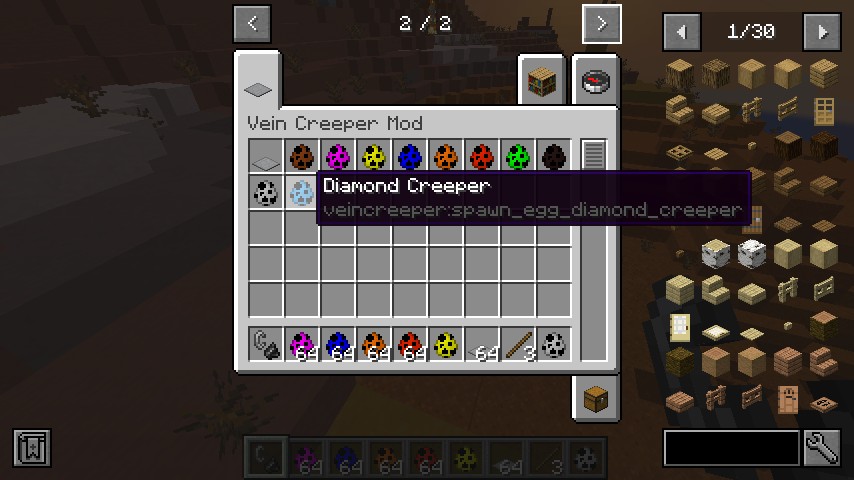Image resolution: width=854 pixels, height=480 pixels.
Task: Choose the magenta egg stack in hotbar row
Action: [x=301, y=344]
